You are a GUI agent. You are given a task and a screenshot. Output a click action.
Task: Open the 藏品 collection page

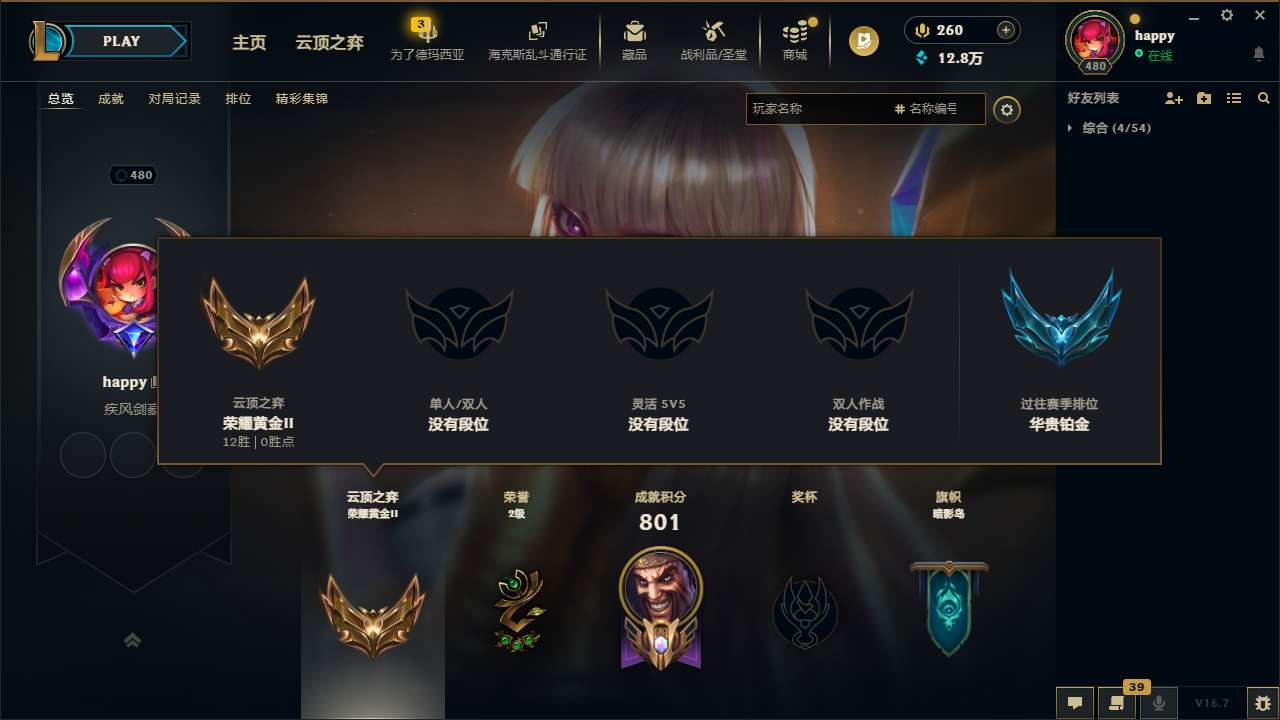[x=634, y=40]
